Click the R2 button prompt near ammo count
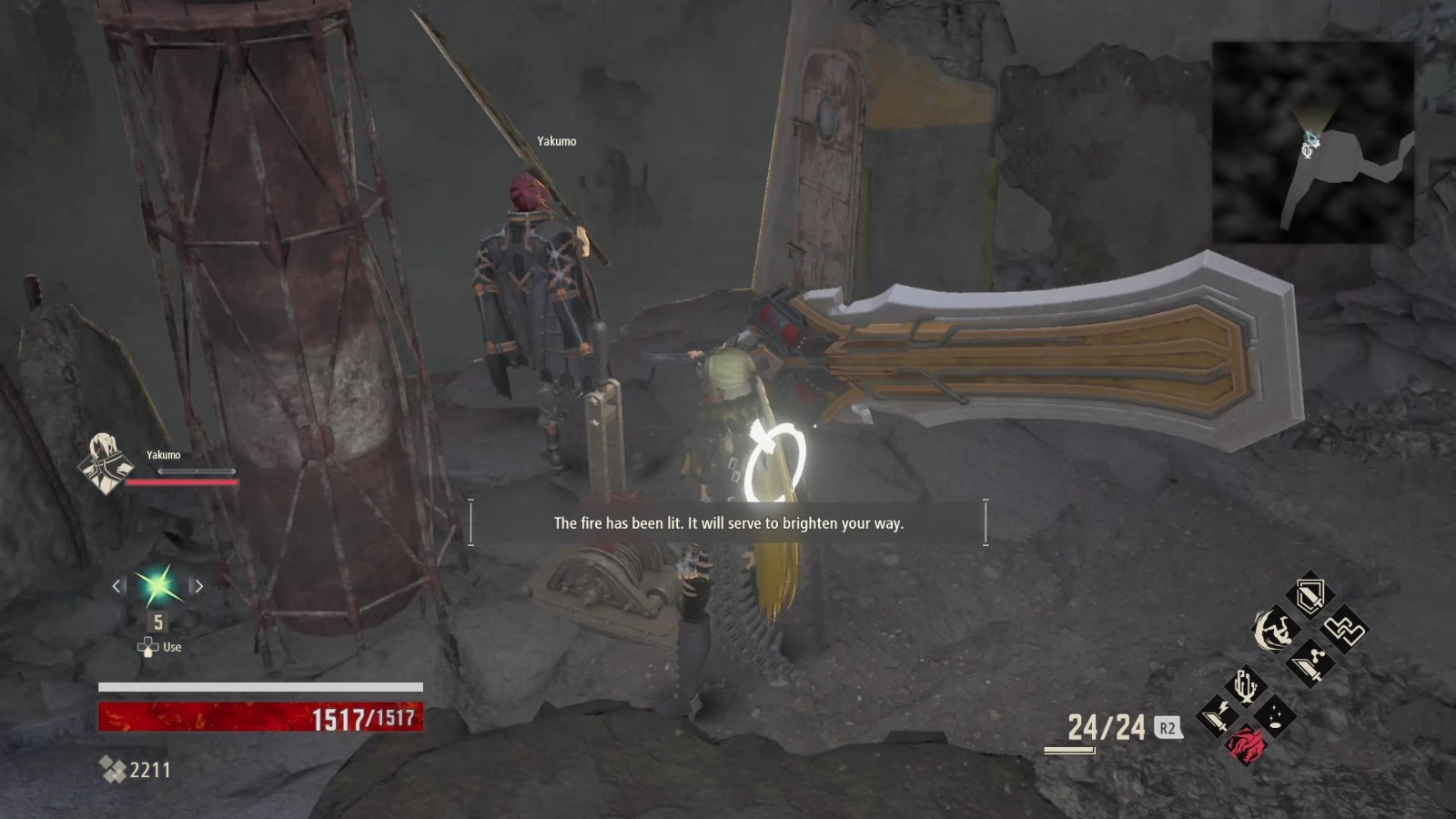 (1168, 728)
